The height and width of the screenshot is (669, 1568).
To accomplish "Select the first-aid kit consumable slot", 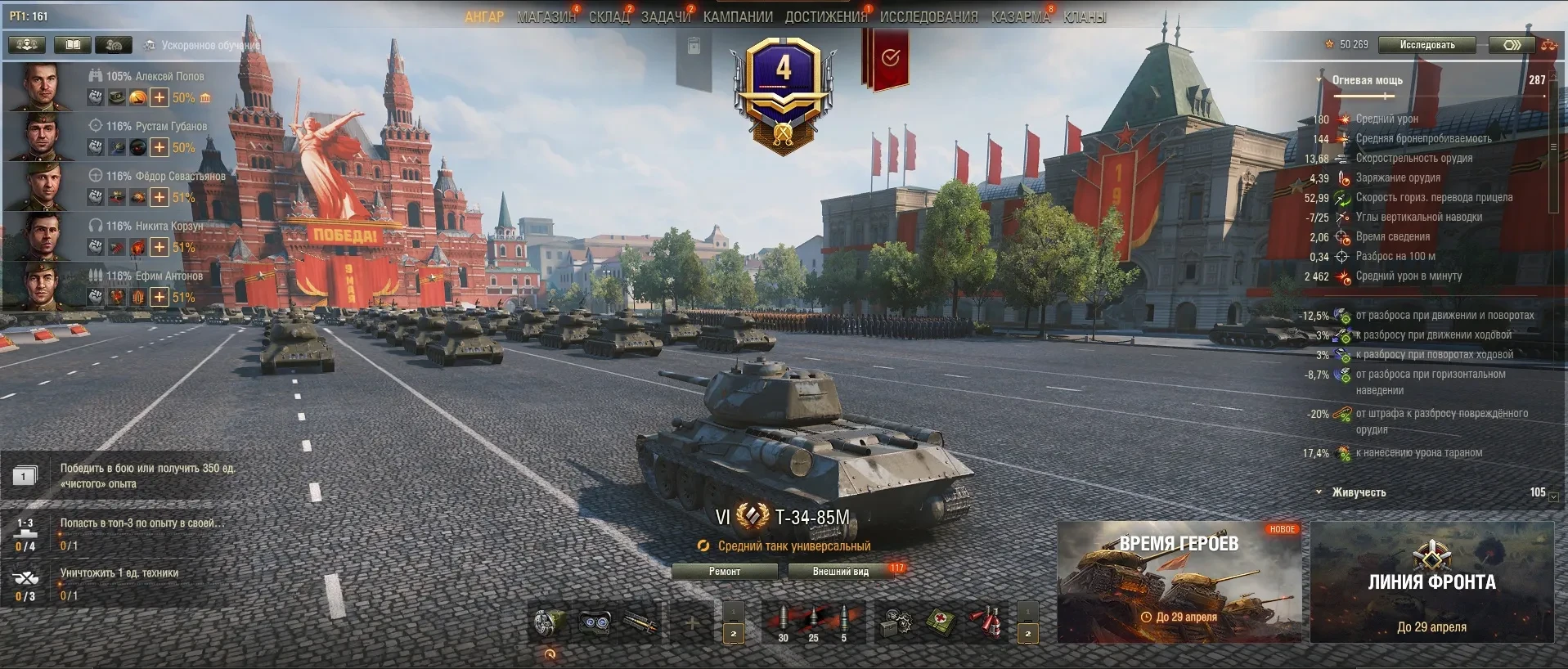I will pos(941,623).
